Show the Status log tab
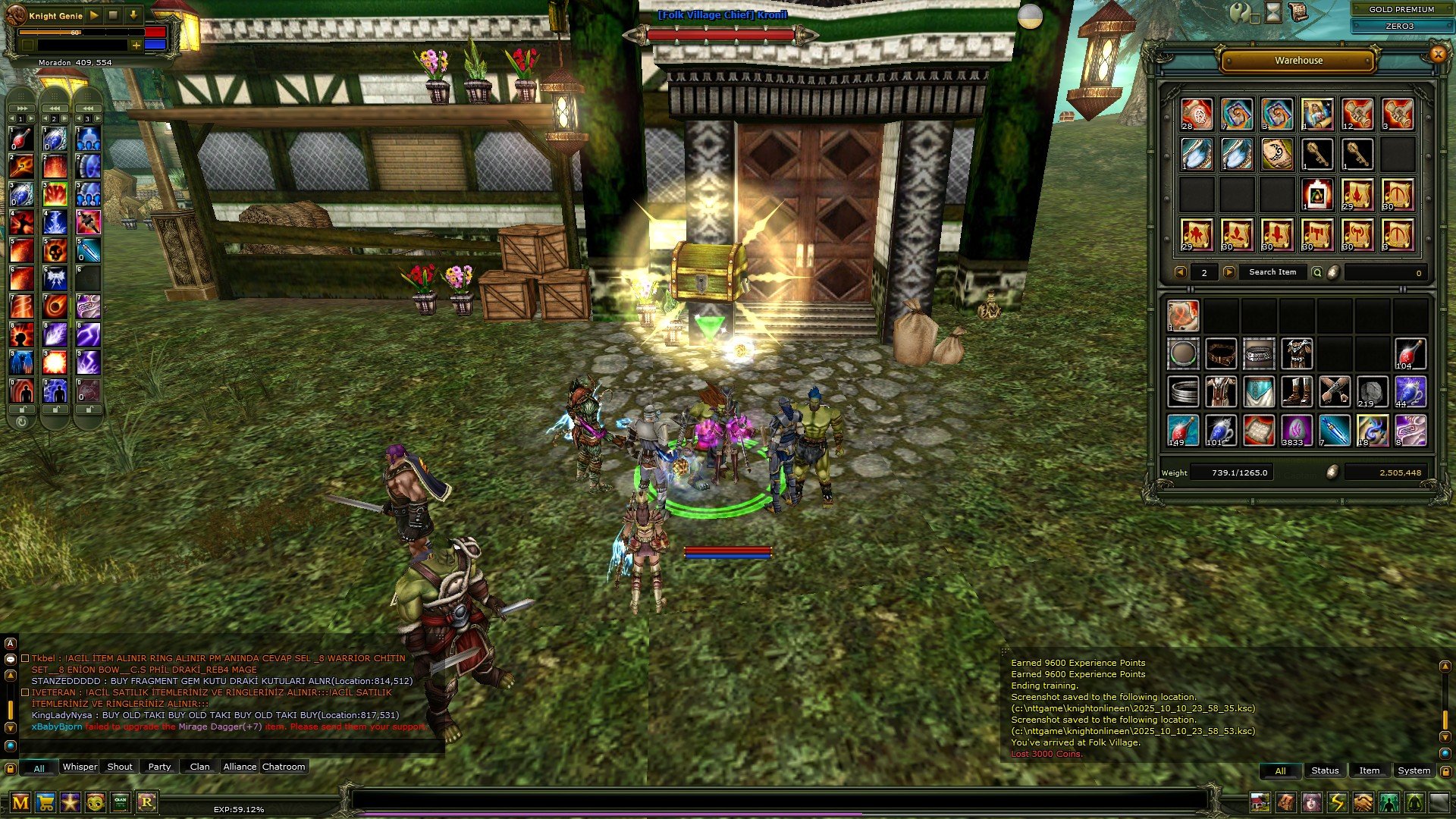The width and height of the screenshot is (1456, 819). (x=1325, y=770)
